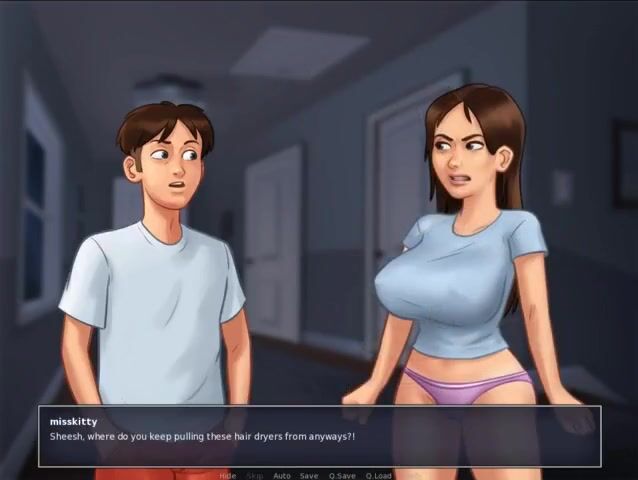Open the Save menu
This screenshot has height=480, width=638.
[x=309, y=475]
